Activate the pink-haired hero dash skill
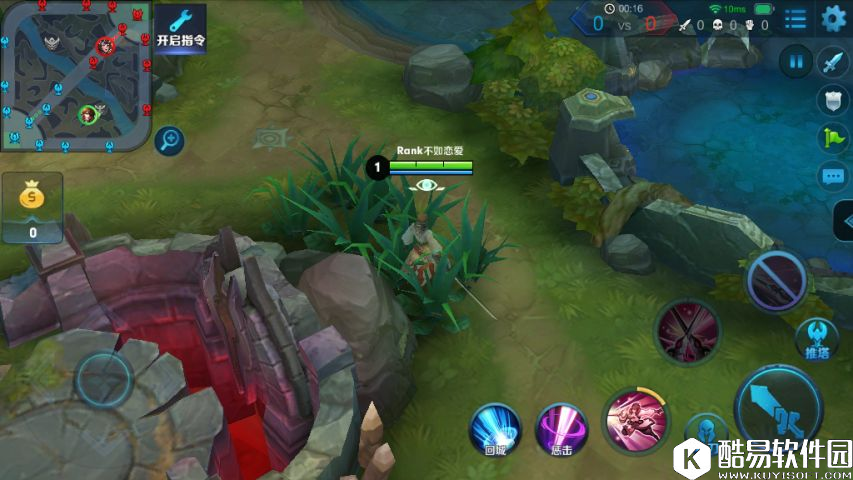The height and width of the screenshot is (480, 853). click(635, 418)
